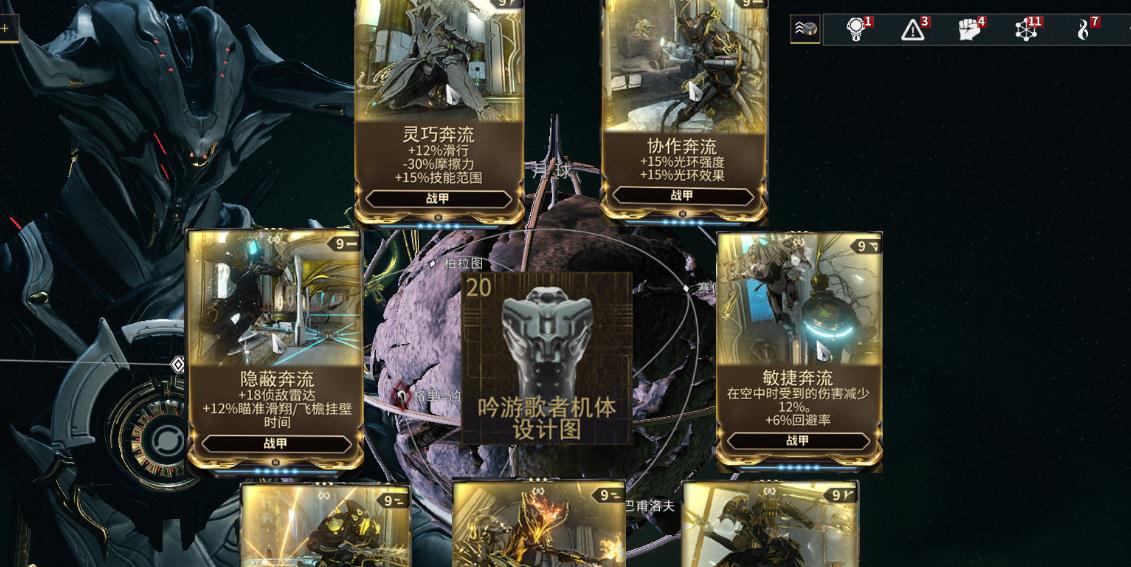
Task: Select the 灵巧奔流 mod card
Action: pyautogui.click(x=439, y=110)
